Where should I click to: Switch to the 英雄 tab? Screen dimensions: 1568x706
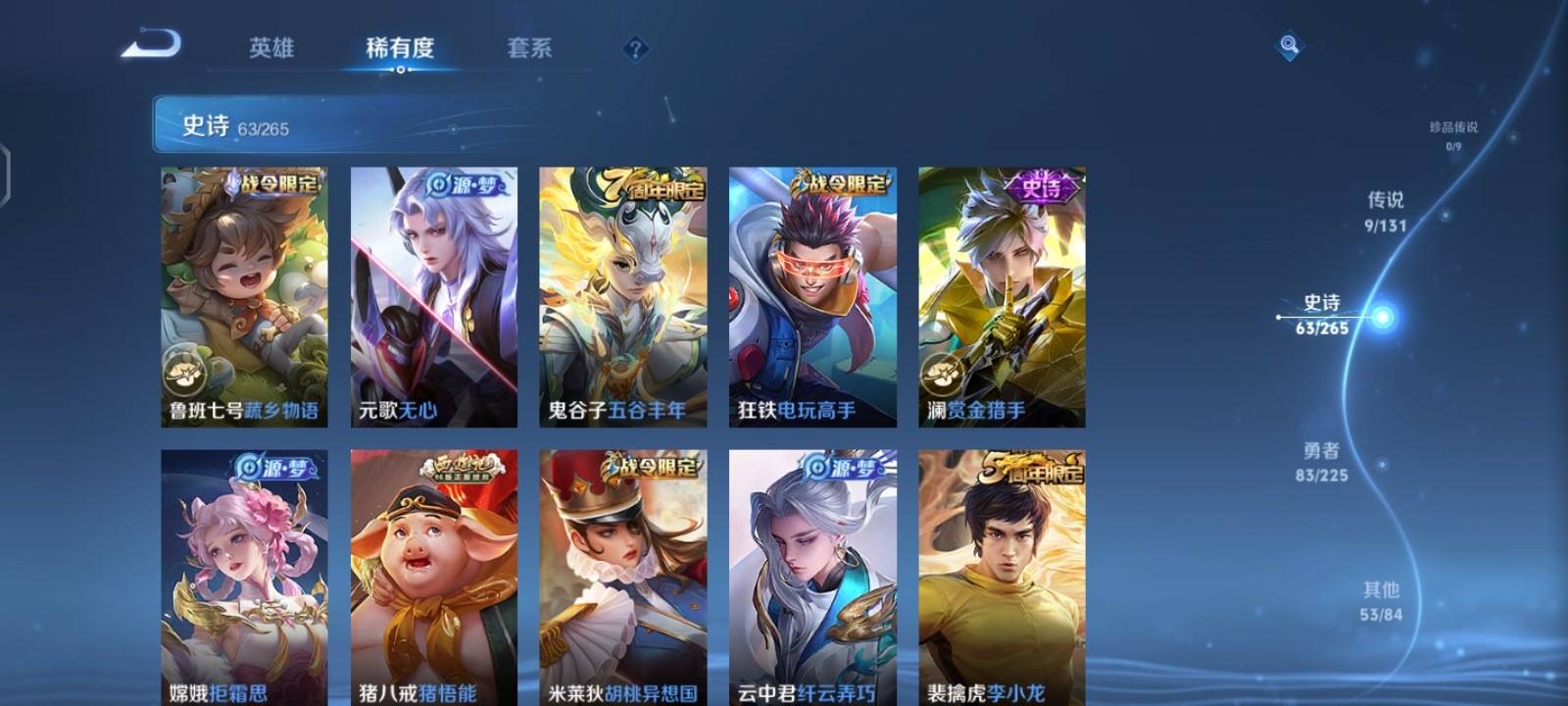click(x=272, y=48)
